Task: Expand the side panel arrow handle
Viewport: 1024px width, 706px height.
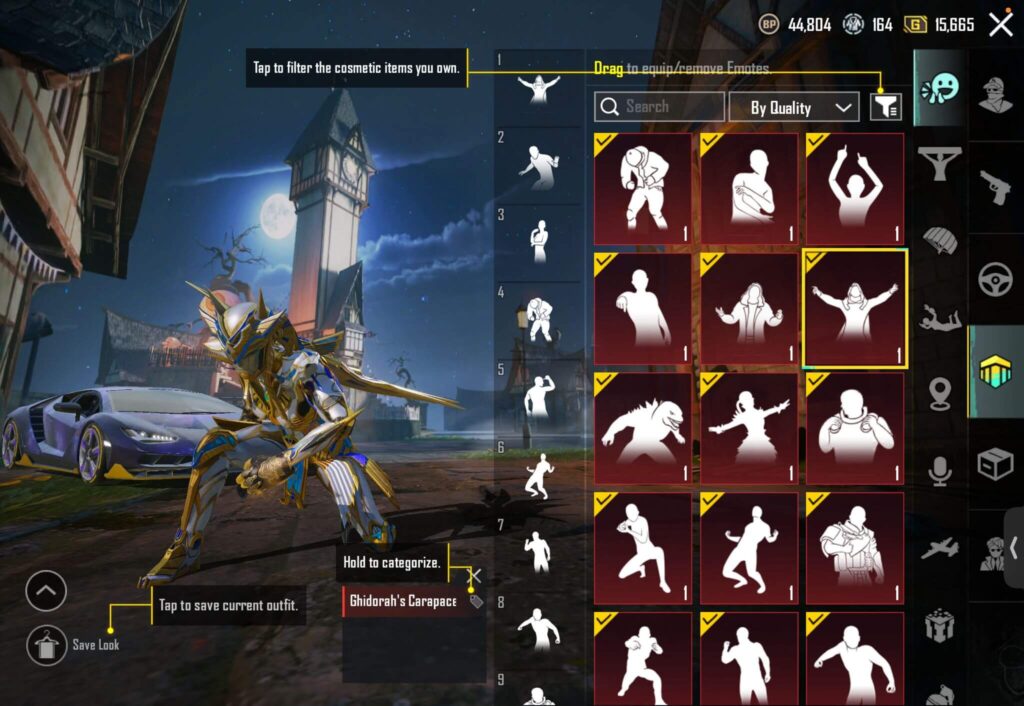Action: pos(1014,547)
